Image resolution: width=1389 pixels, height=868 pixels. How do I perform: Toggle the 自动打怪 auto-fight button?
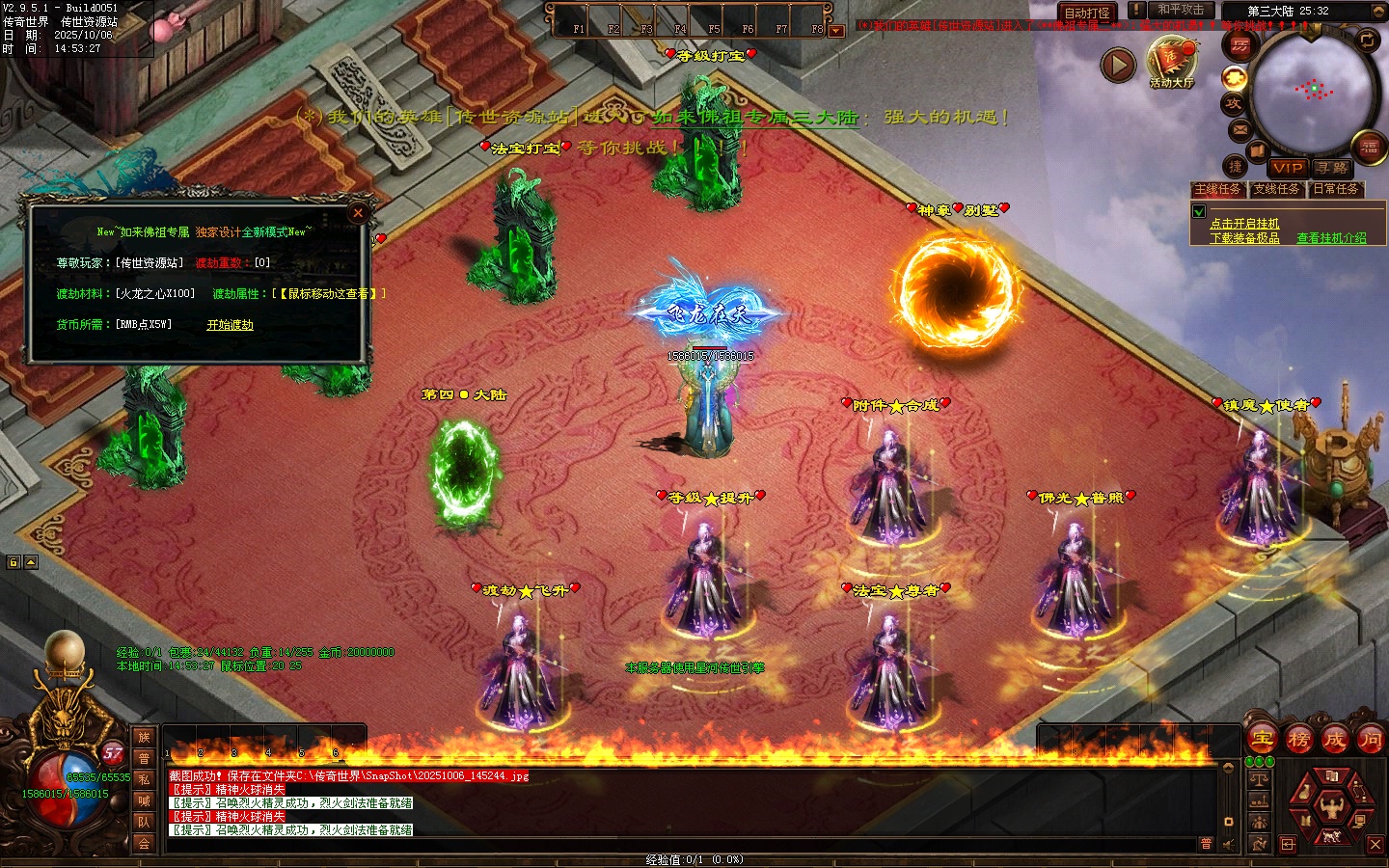[1086, 13]
